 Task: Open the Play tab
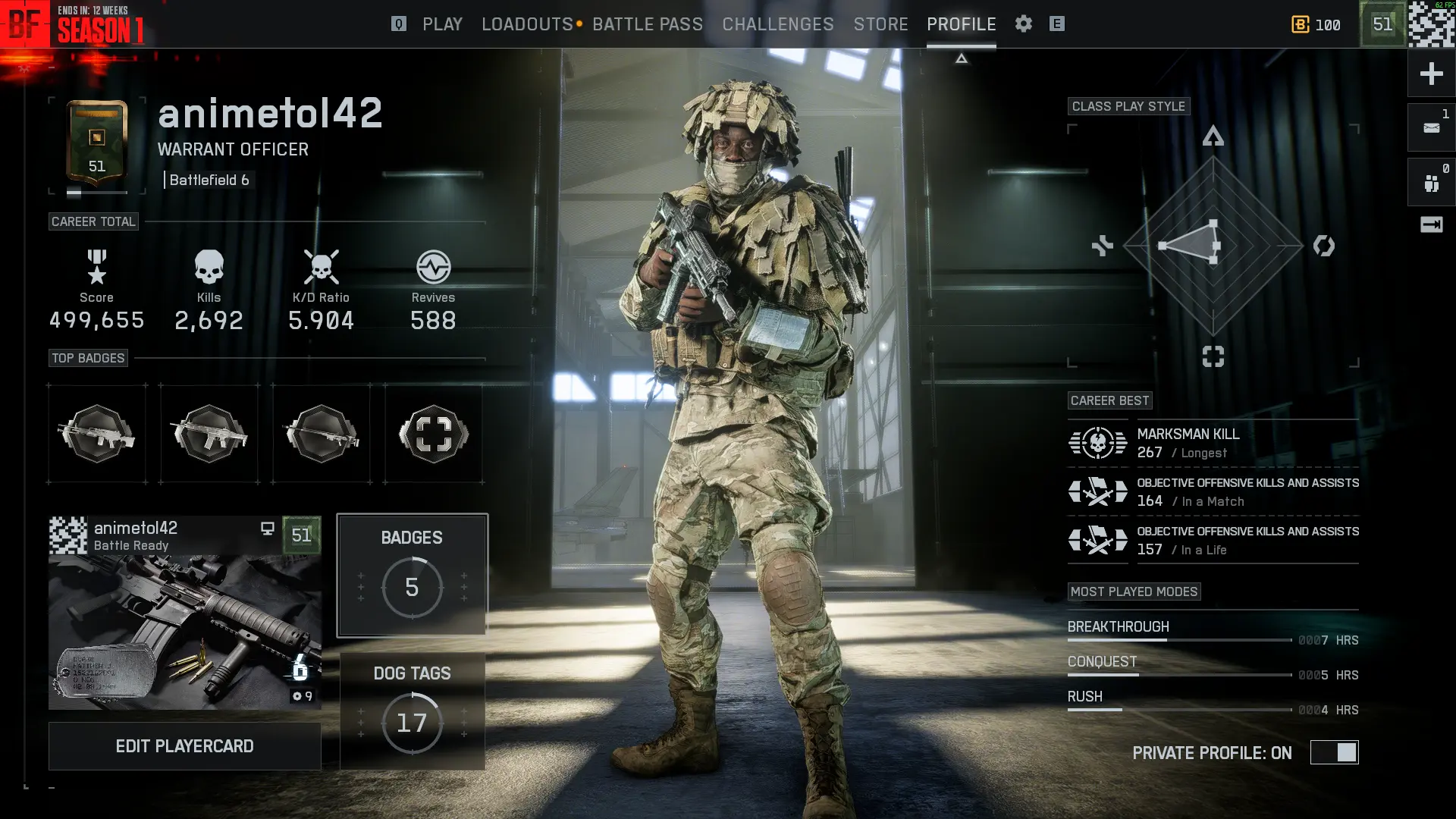[x=442, y=24]
